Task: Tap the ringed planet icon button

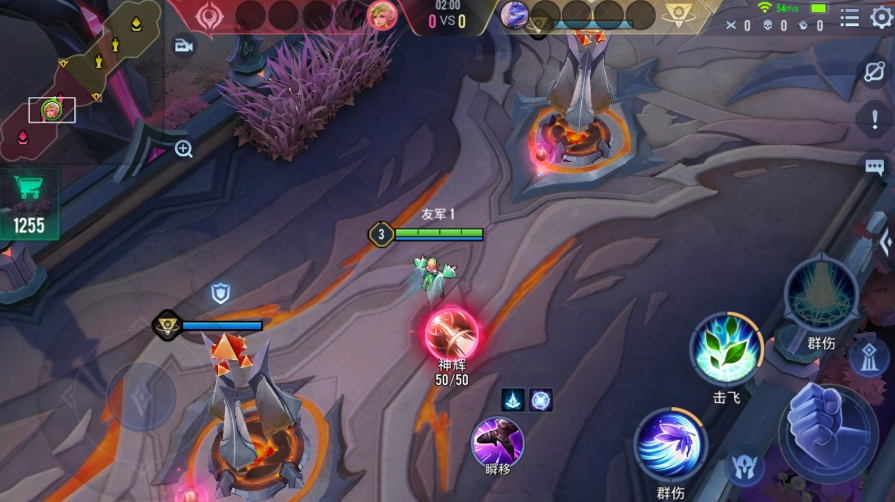Action: 875,71
